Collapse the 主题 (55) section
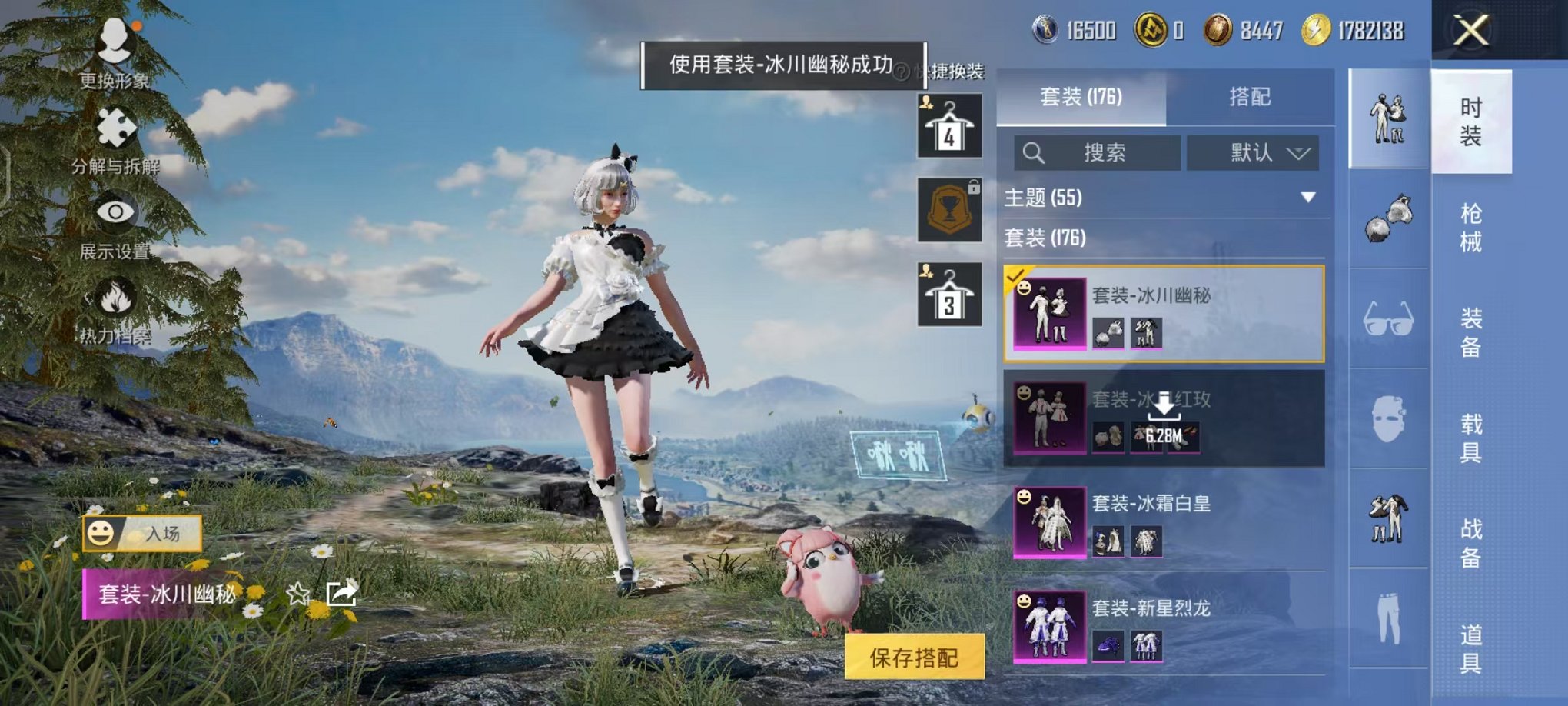 click(x=1307, y=196)
